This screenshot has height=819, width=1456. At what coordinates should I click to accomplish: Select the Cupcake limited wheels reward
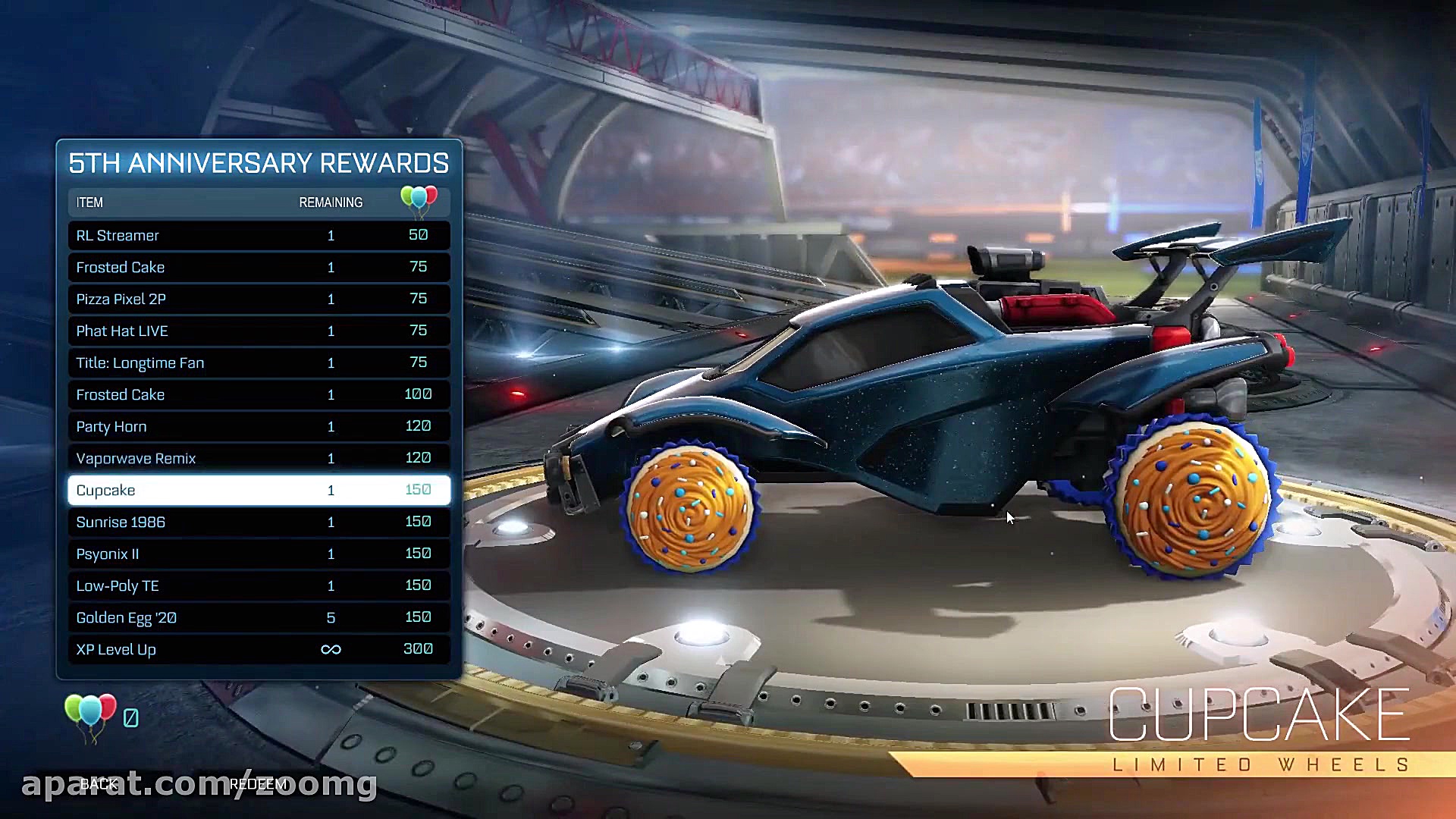point(258,490)
